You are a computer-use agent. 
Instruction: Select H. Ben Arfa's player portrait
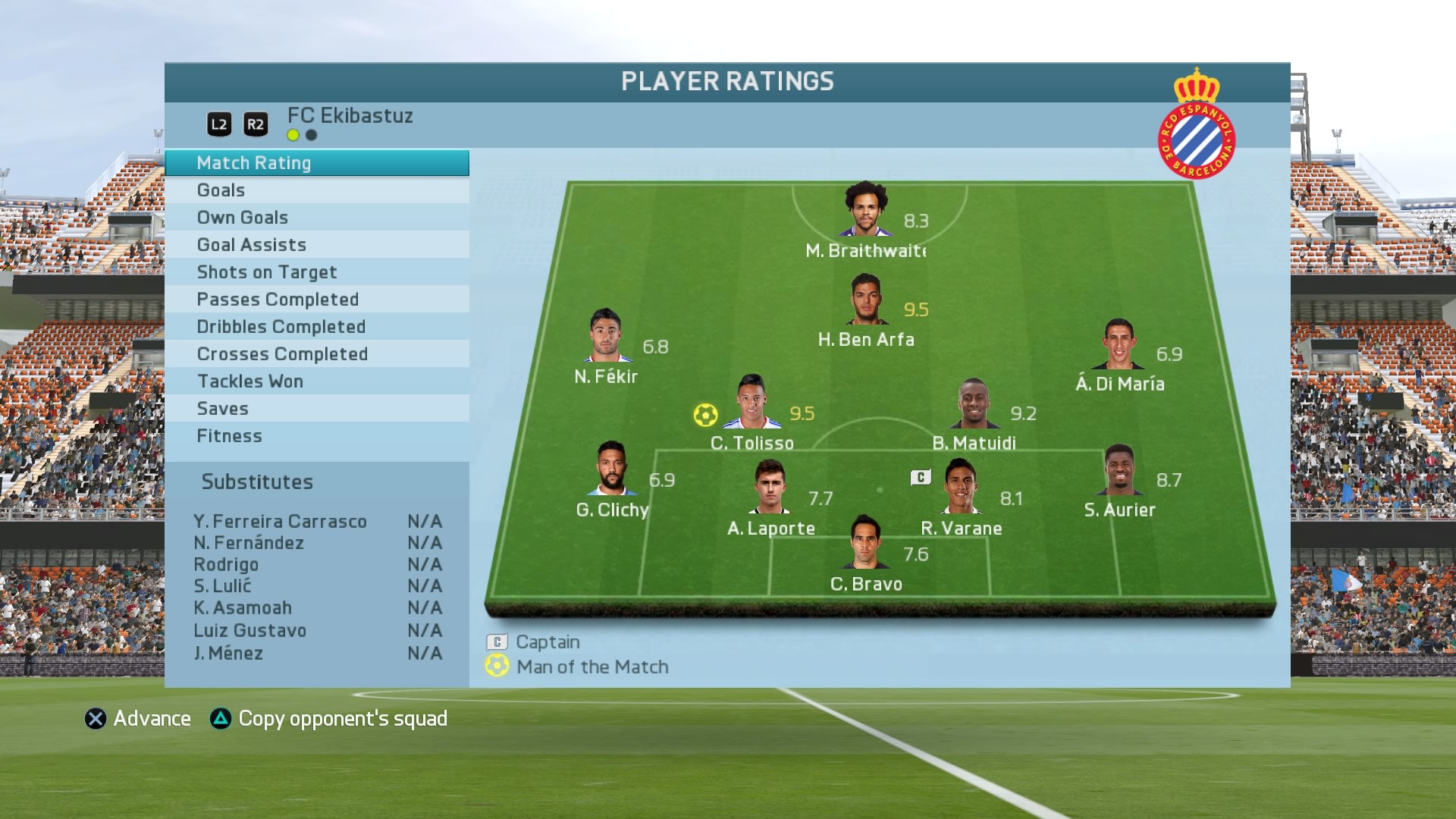pyautogui.click(x=867, y=300)
